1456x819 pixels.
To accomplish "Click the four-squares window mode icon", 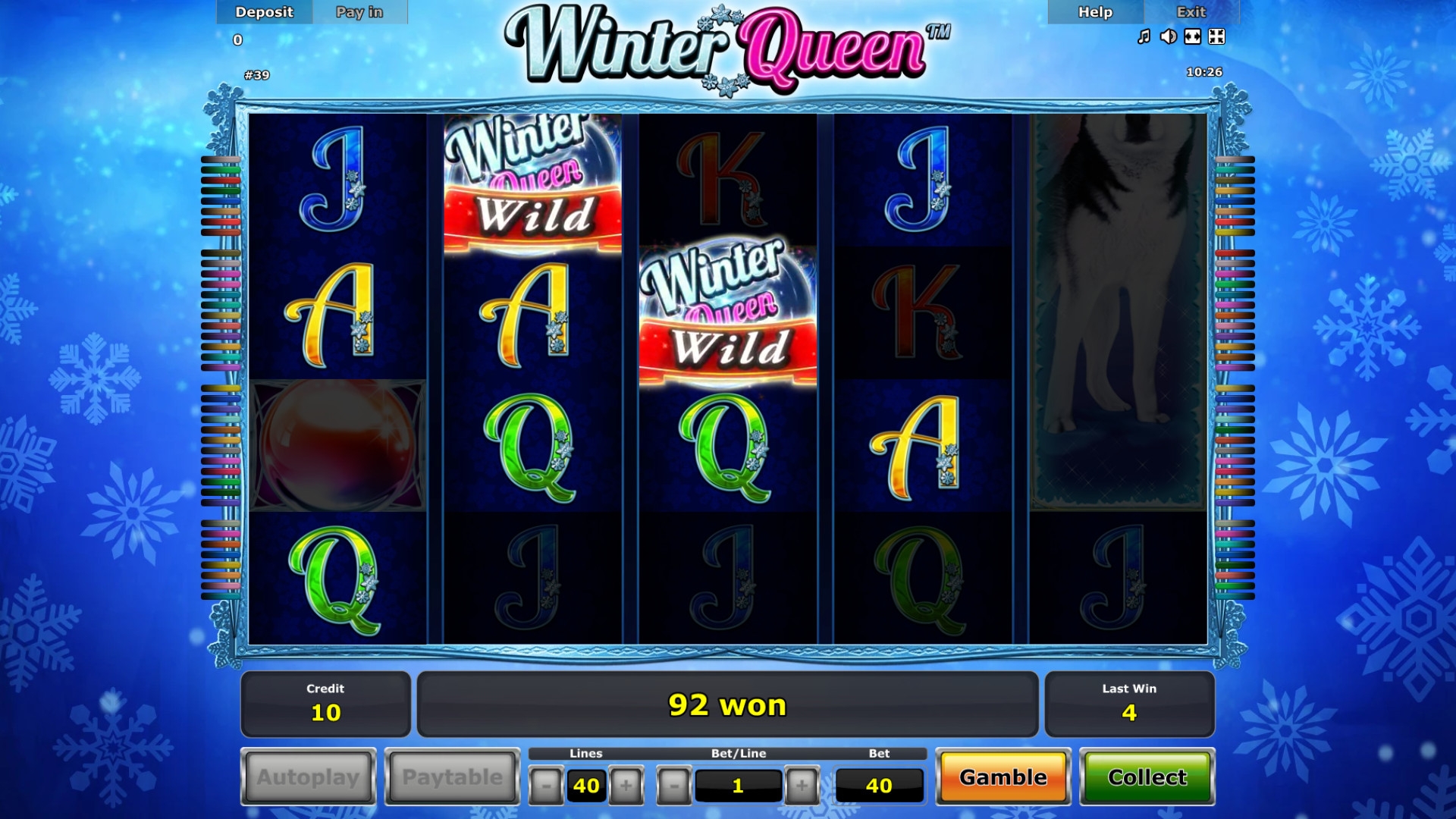I will pos(1216,36).
